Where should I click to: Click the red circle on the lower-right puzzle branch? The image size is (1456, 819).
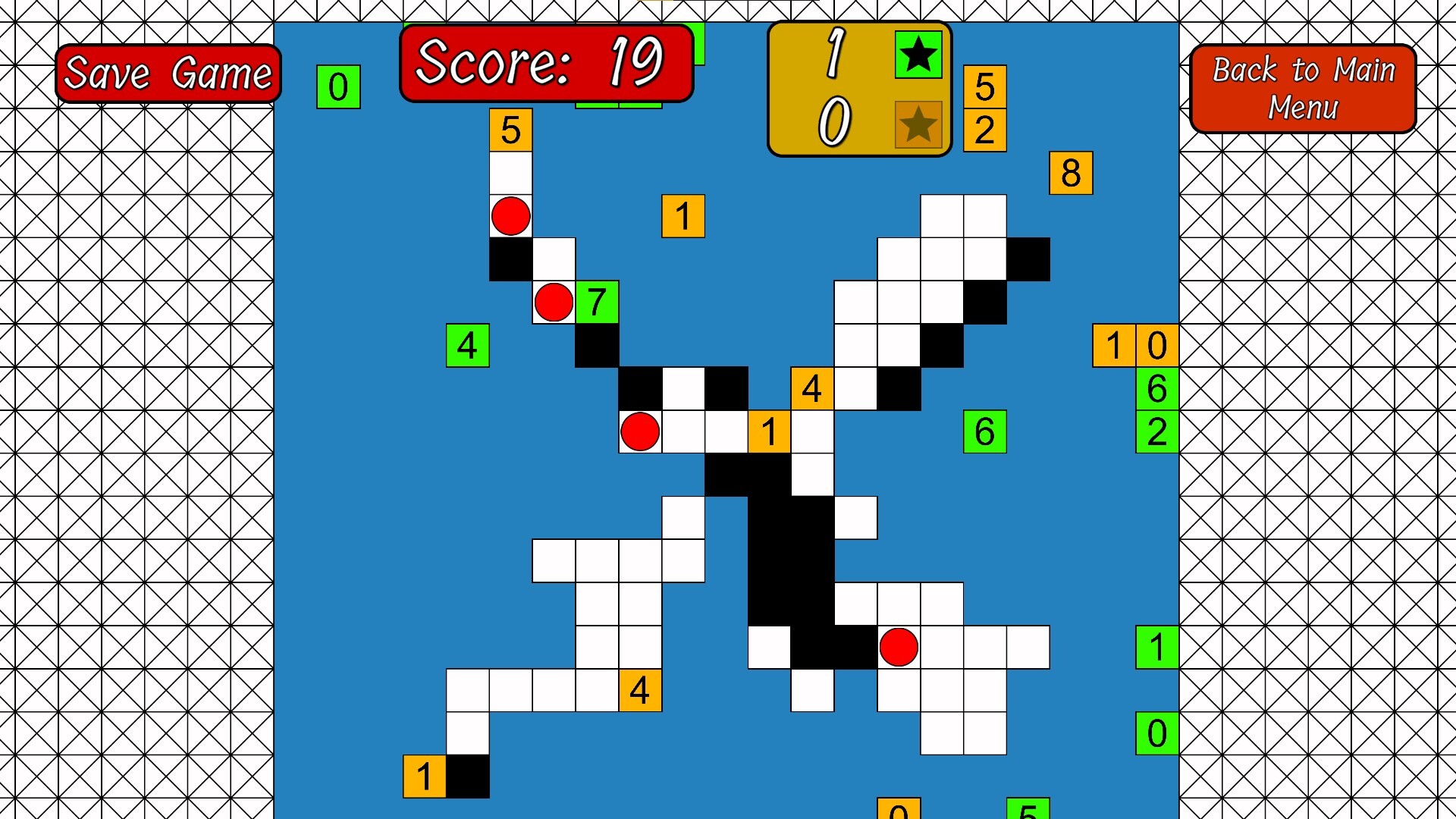[899, 648]
